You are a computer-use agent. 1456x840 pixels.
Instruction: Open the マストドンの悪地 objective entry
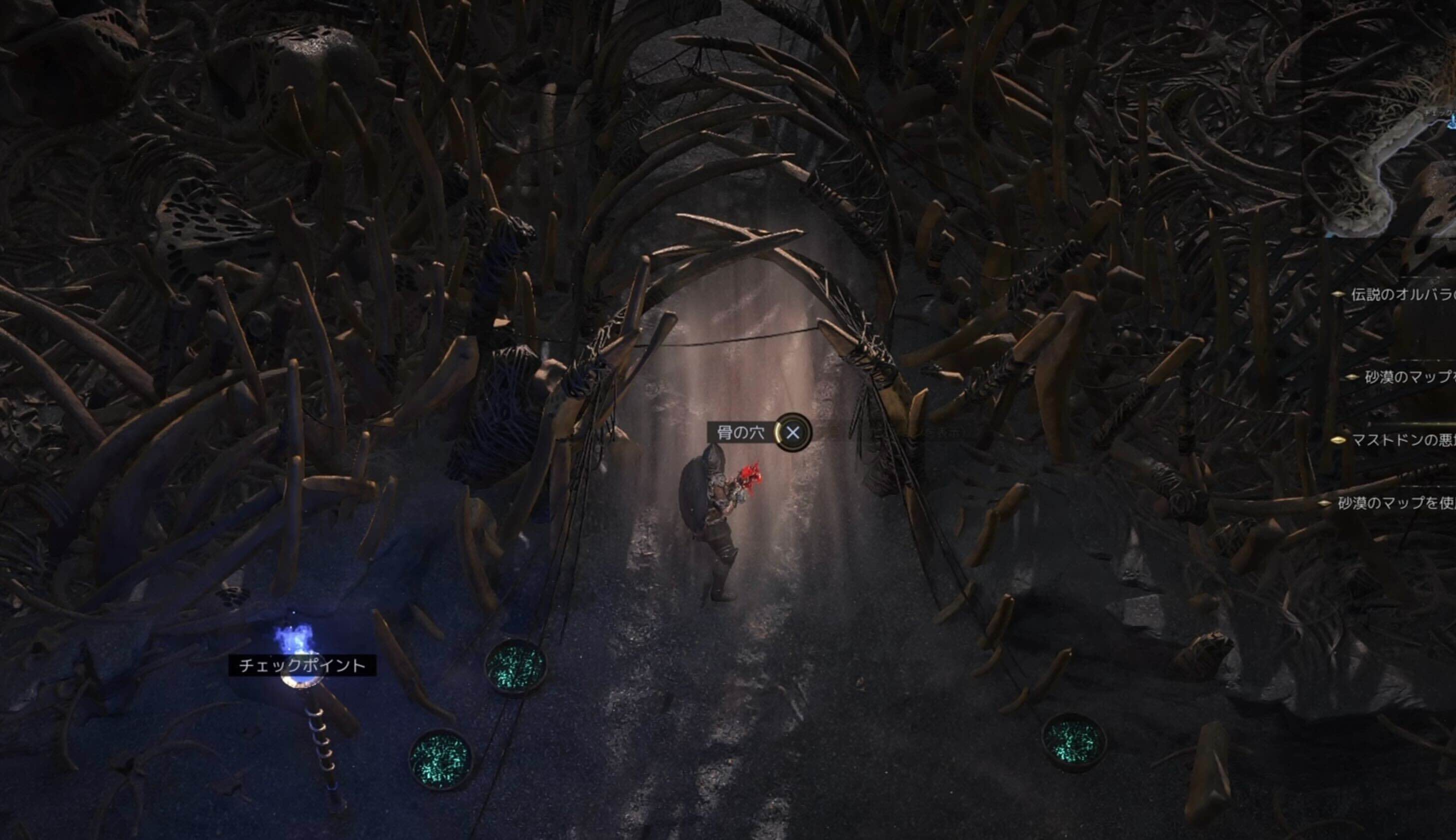(1402, 440)
